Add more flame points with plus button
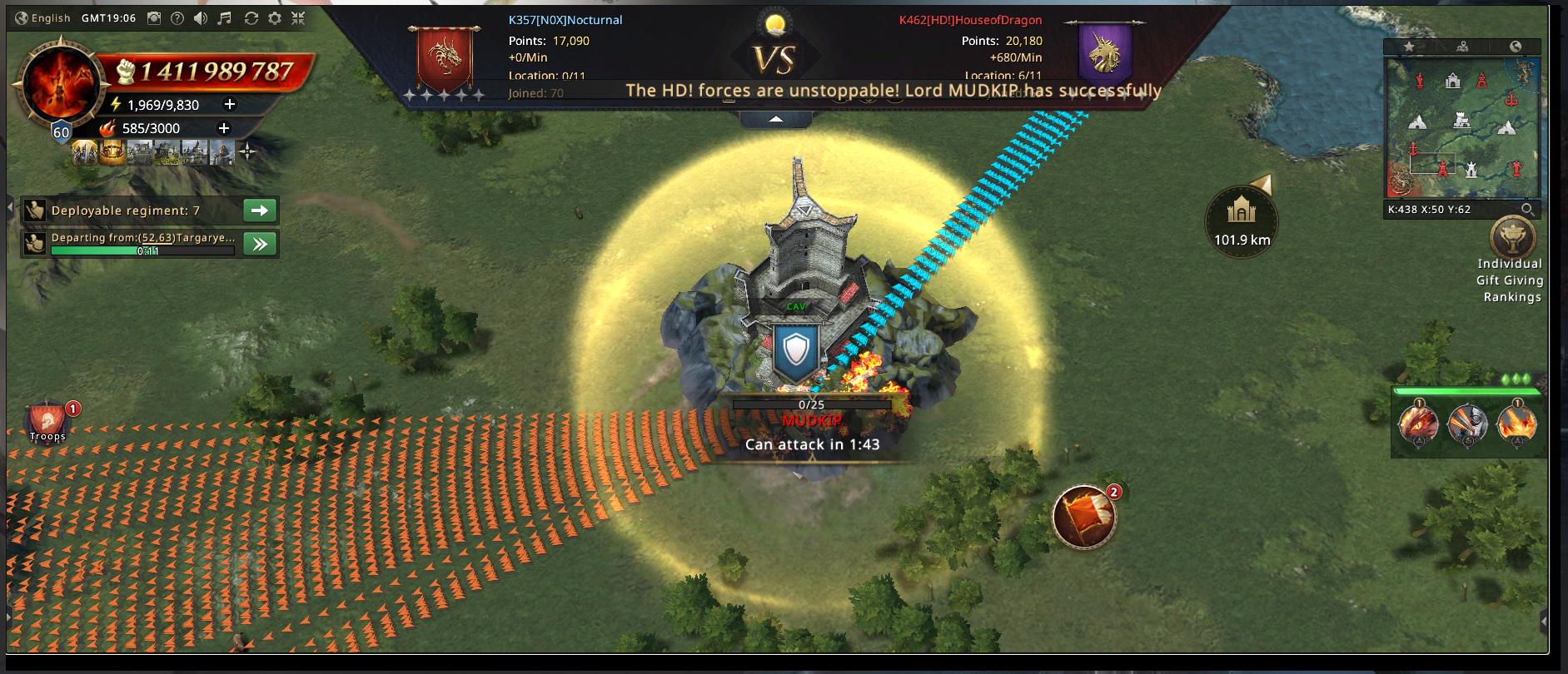Image resolution: width=1568 pixels, height=674 pixels. (x=223, y=127)
